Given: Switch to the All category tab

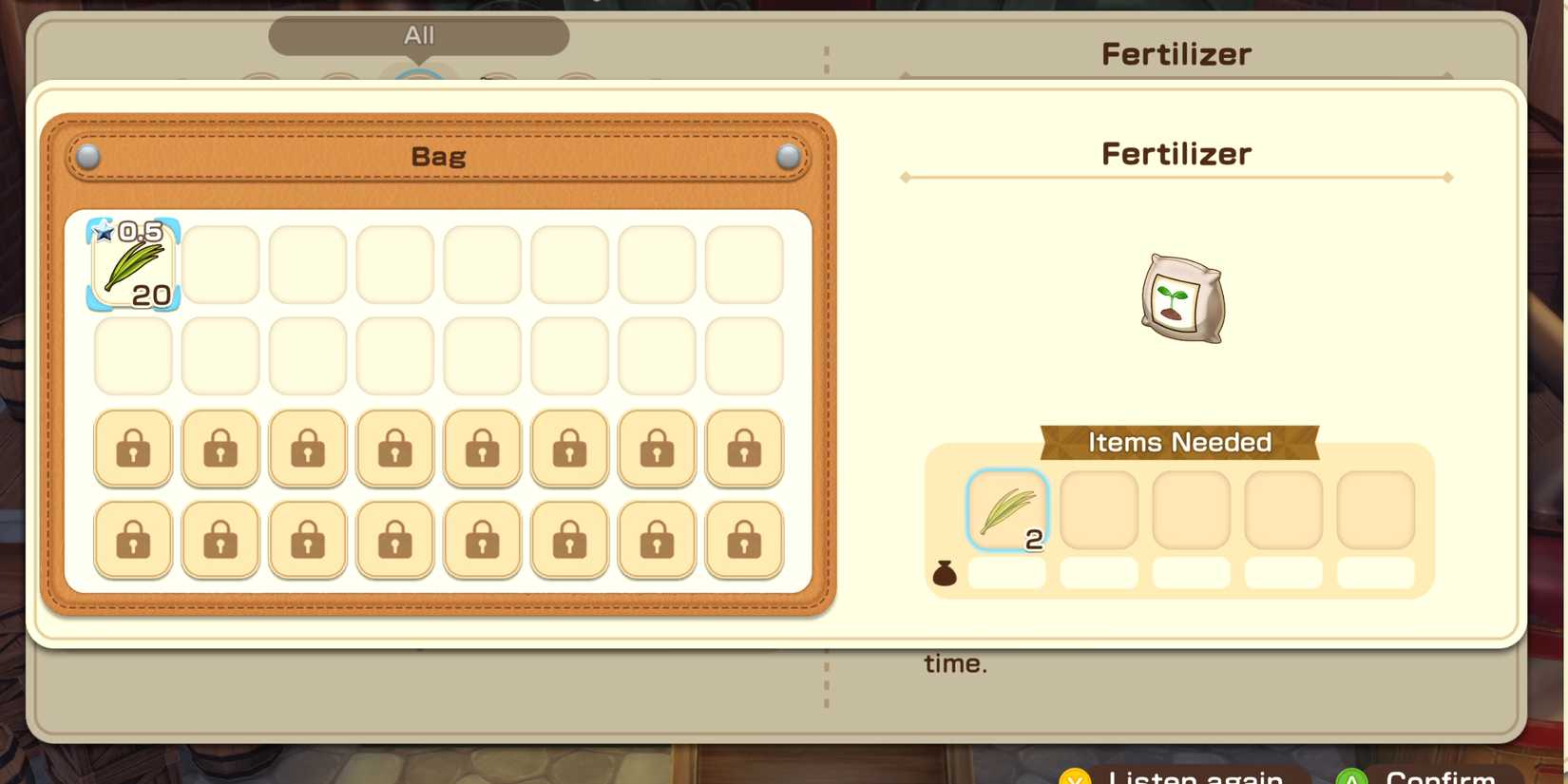Looking at the screenshot, I should click(418, 35).
